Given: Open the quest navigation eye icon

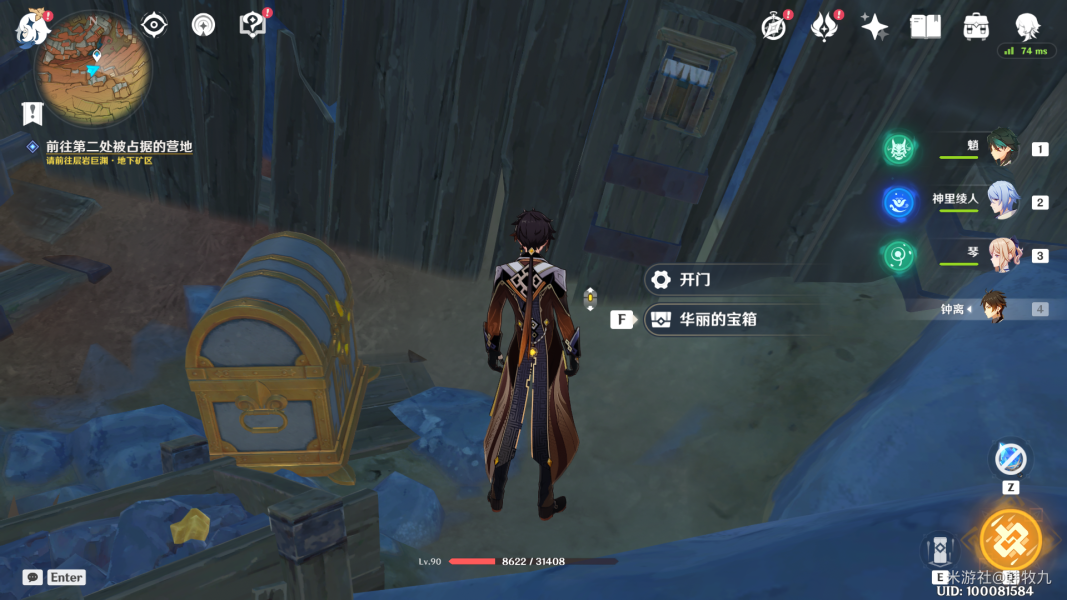Looking at the screenshot, I should pyautogui.click(x=154, y=25).
